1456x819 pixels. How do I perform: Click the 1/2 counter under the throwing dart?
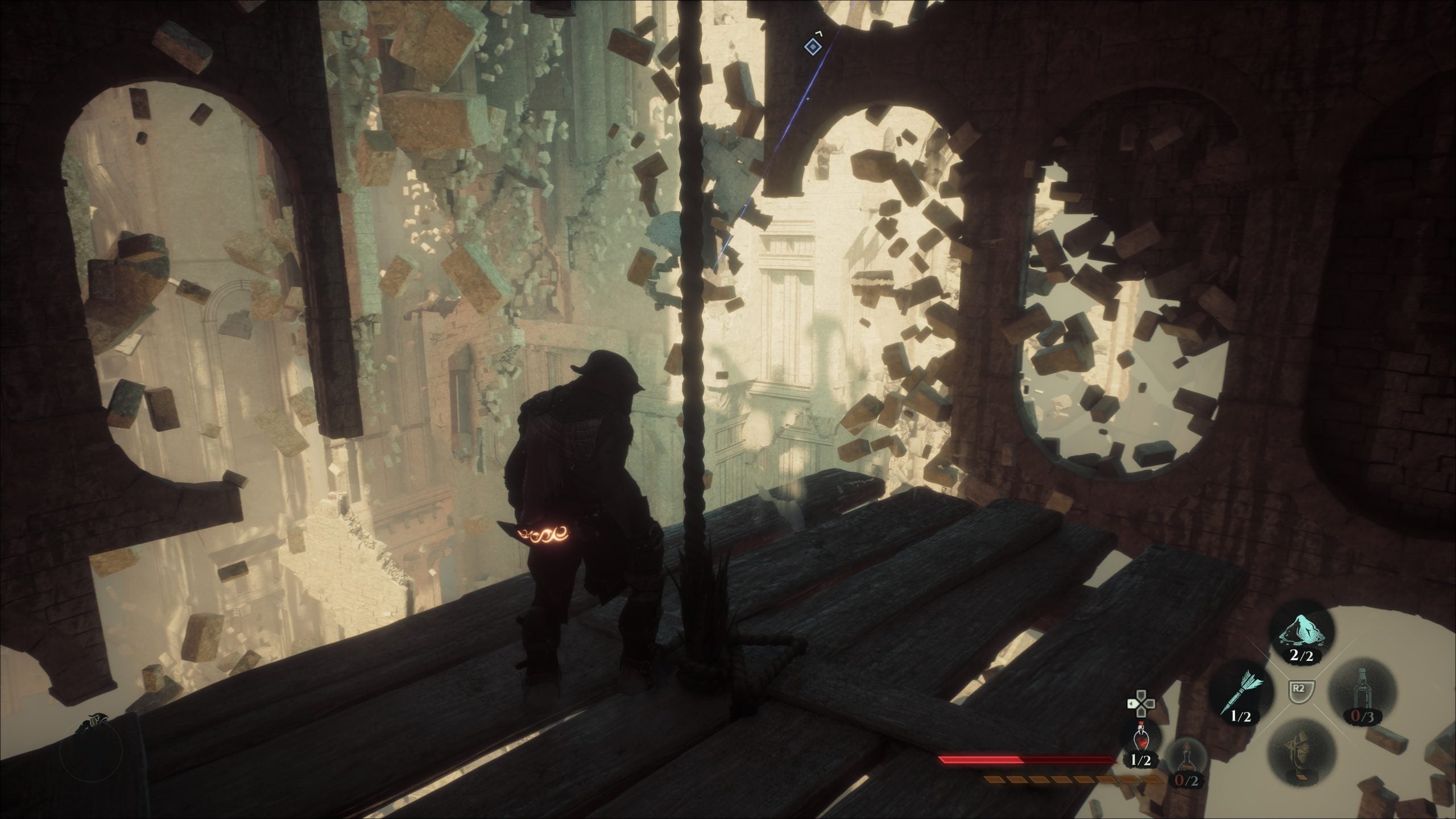pyautogui.click(x=1240, y=716)
